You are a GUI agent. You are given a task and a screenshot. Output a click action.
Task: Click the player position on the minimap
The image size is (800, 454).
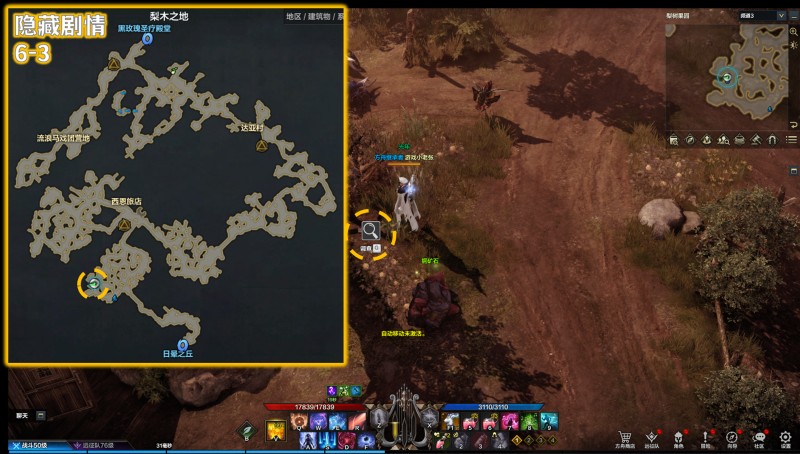[x=727, y=76]
